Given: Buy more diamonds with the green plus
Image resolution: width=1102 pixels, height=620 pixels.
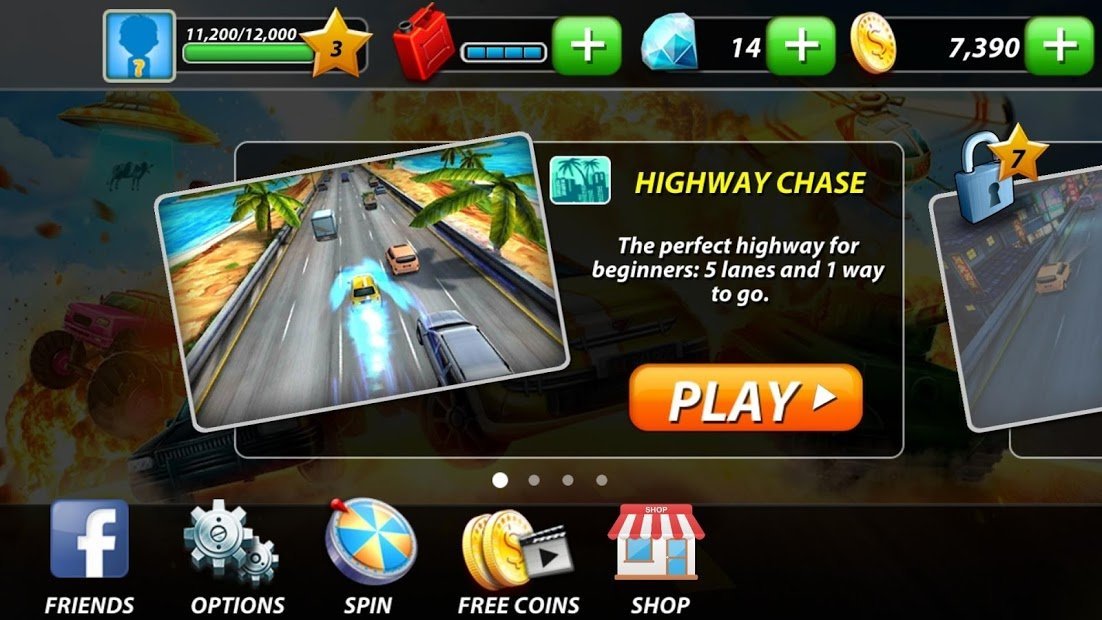Looking at the screenshot, I should (x=801, y=47).
